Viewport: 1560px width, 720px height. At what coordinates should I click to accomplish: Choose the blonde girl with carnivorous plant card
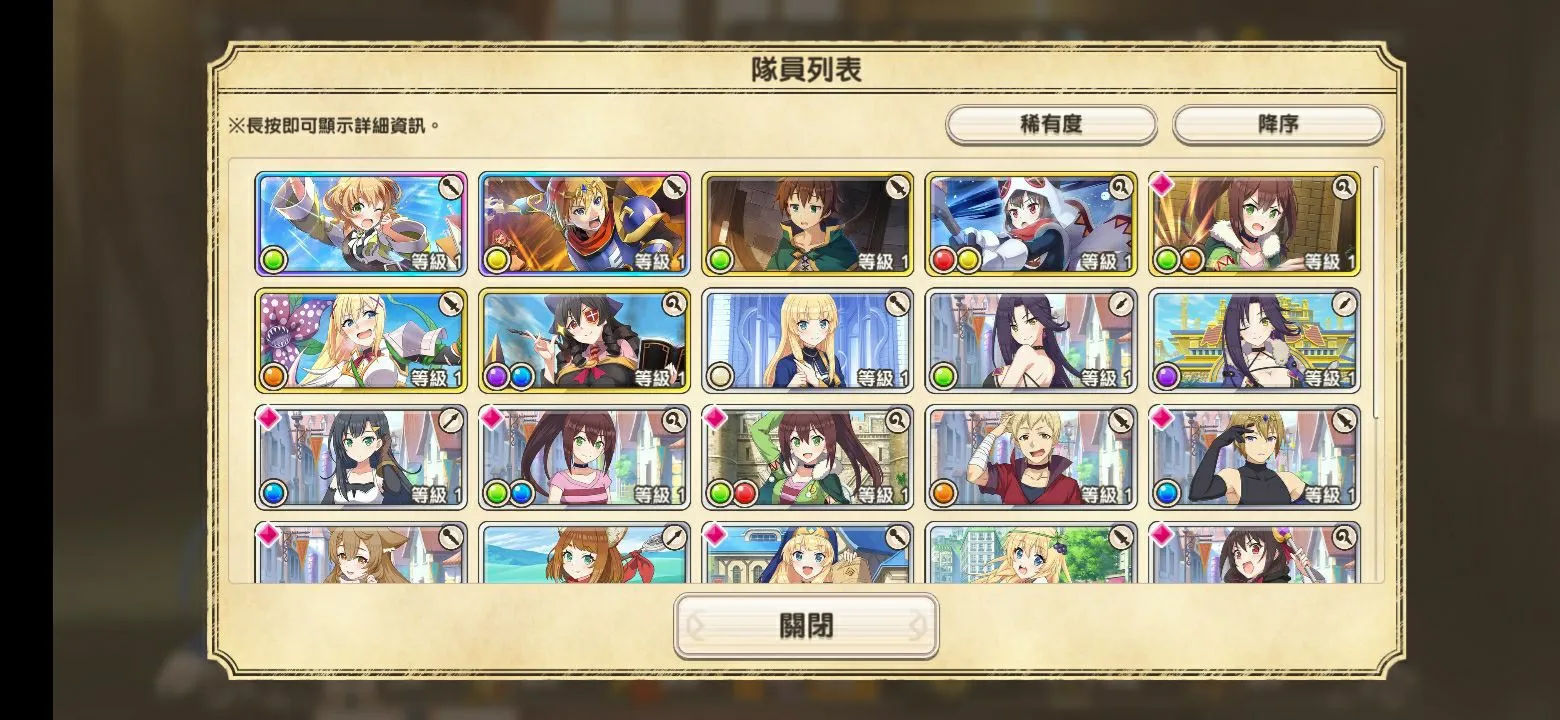(361, 341)
